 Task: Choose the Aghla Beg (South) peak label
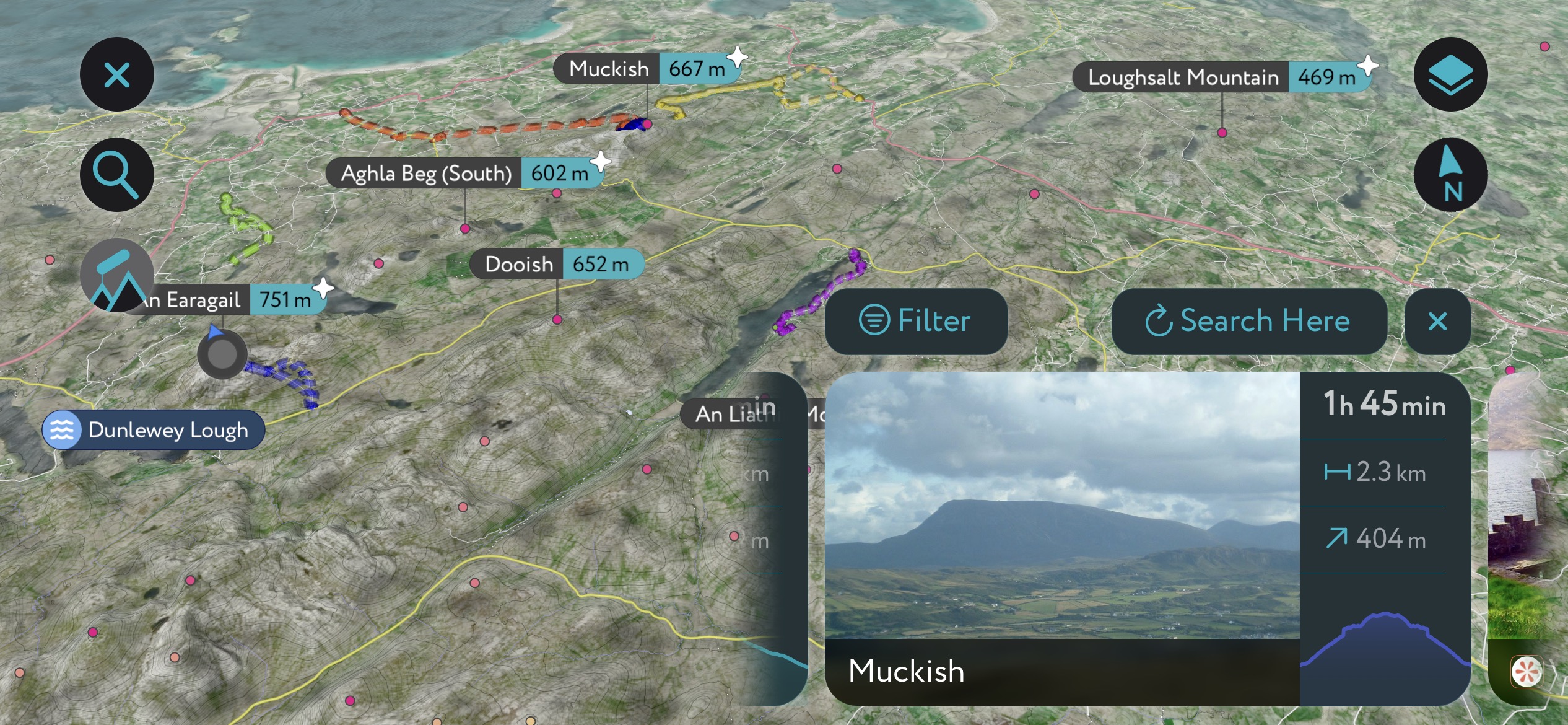click(x=464, y=174)
